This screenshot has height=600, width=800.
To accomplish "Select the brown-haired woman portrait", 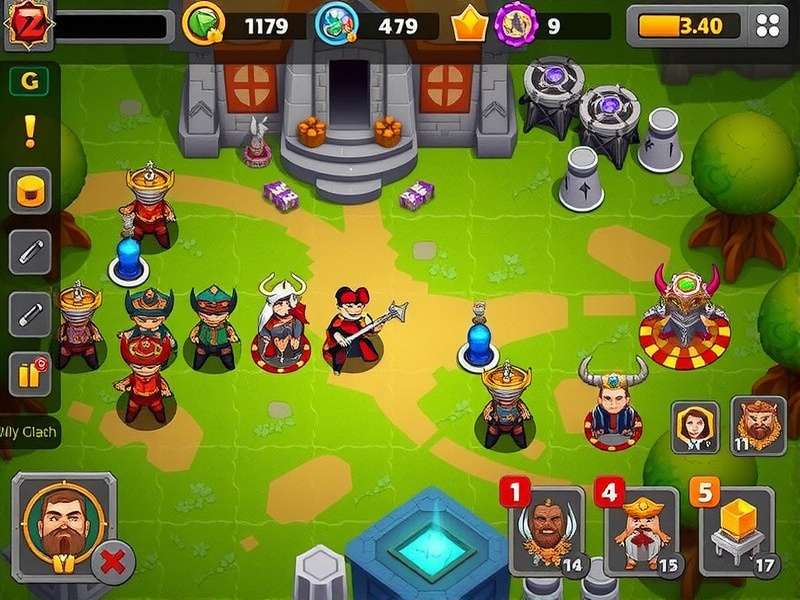I will coord(695,426).
